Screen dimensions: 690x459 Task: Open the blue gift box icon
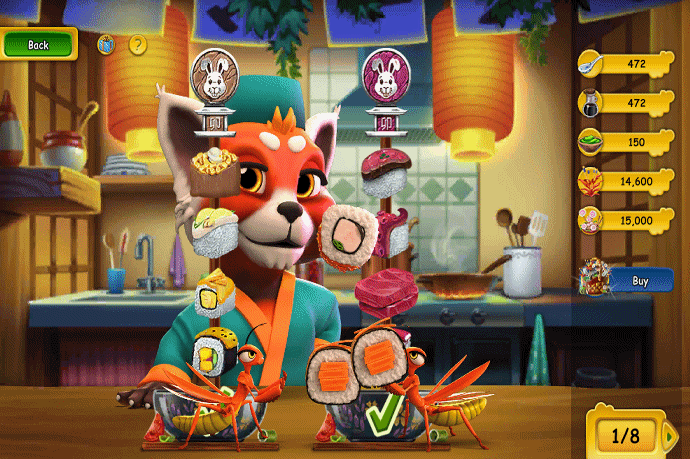(x=106, y=45)
